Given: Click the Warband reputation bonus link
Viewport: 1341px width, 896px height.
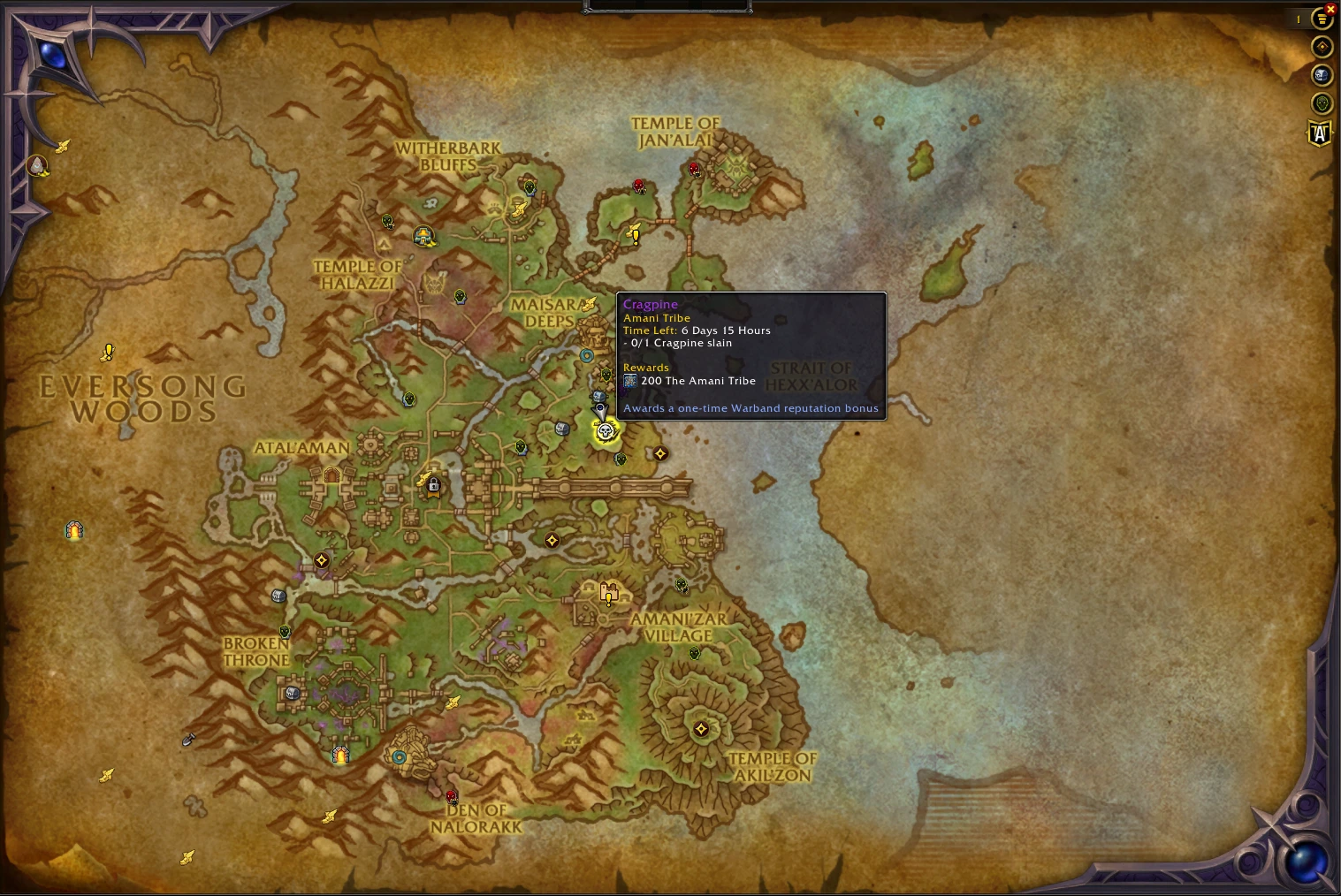Looking at the screenshot, I should (751, 408).
